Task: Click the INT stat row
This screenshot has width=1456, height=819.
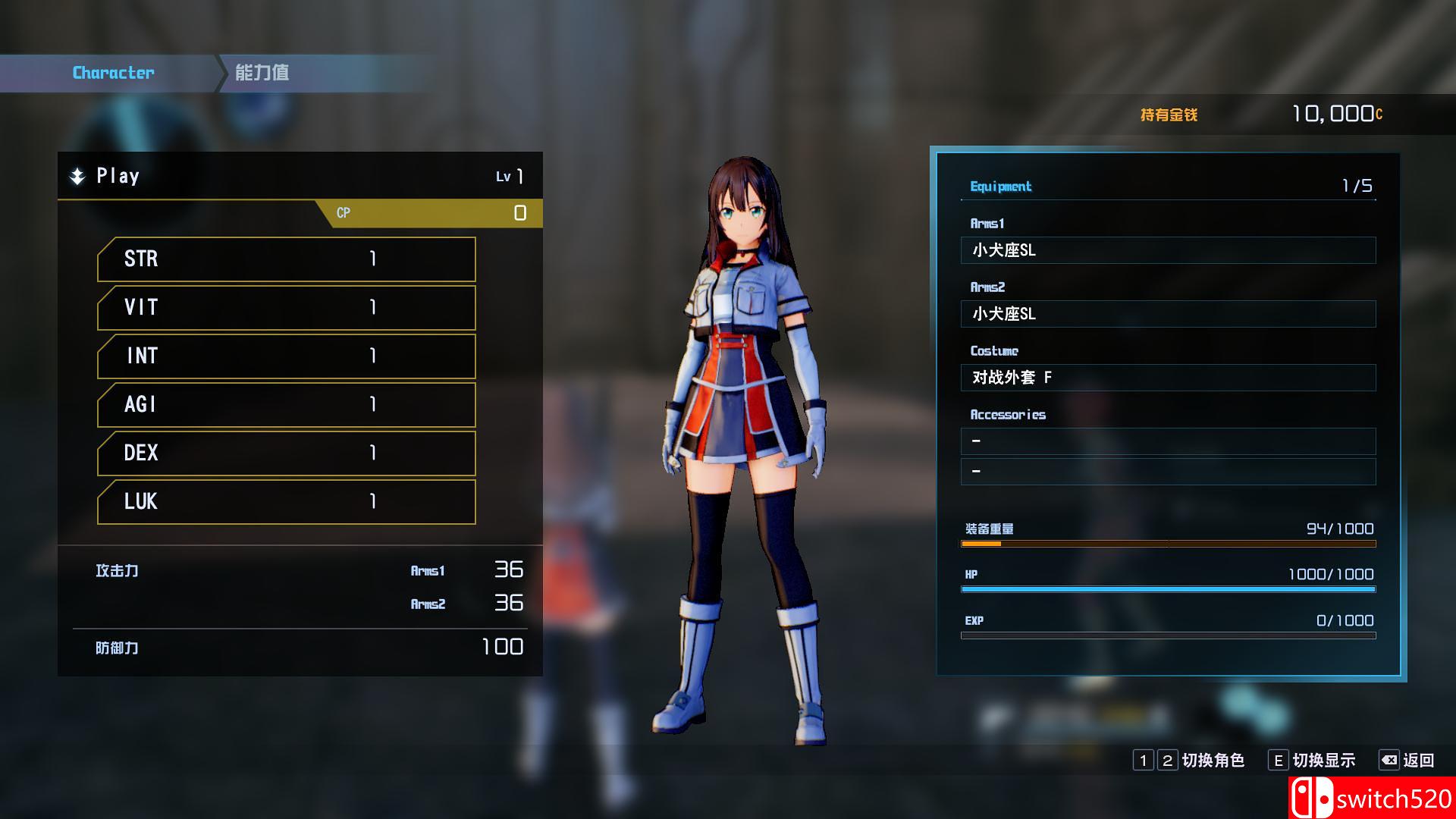Action: pos(287,356)
